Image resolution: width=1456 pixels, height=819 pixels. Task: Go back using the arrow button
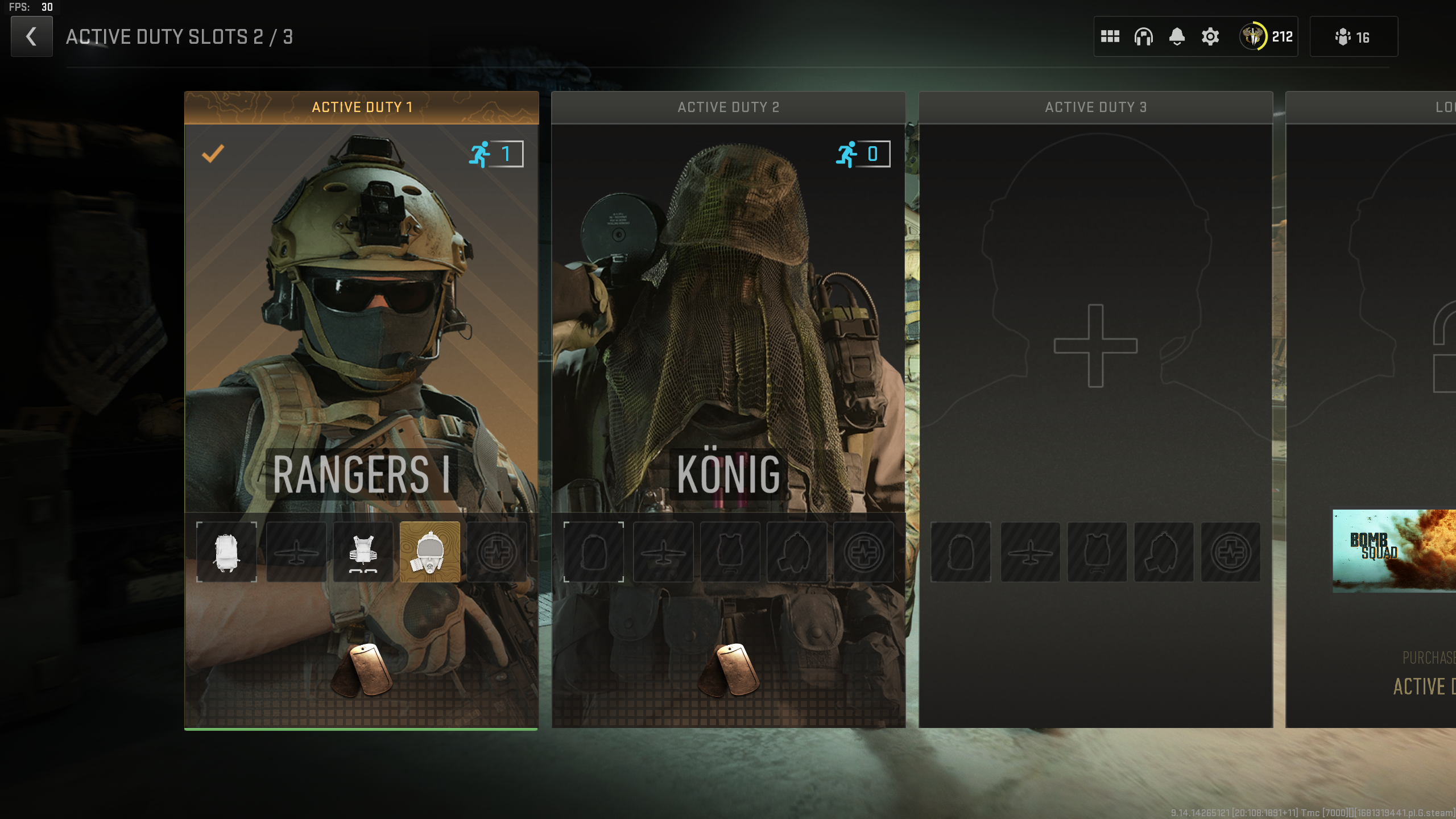pos(31,36)
